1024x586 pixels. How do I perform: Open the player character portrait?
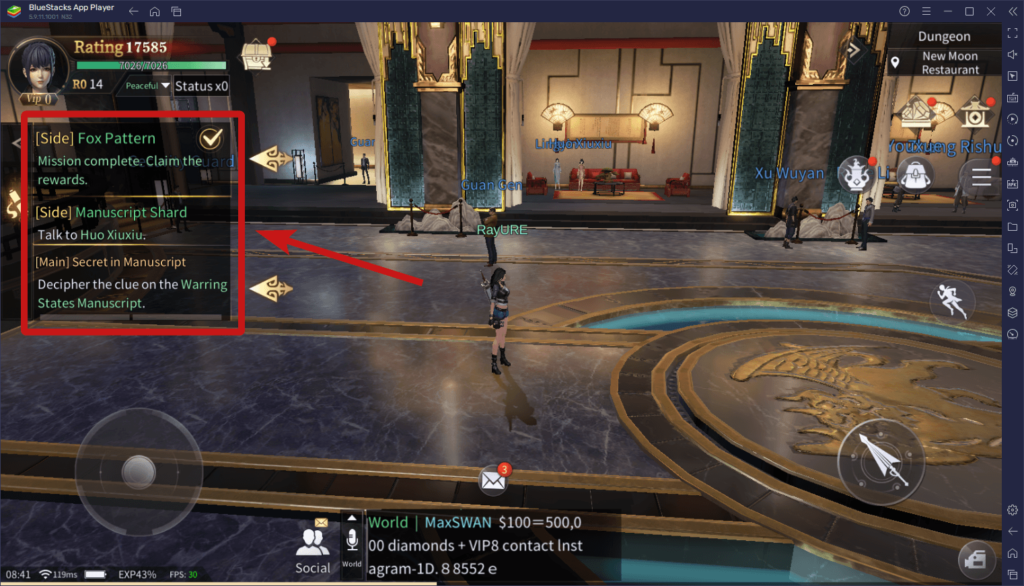pyautogui.click(x=37, y=64)
